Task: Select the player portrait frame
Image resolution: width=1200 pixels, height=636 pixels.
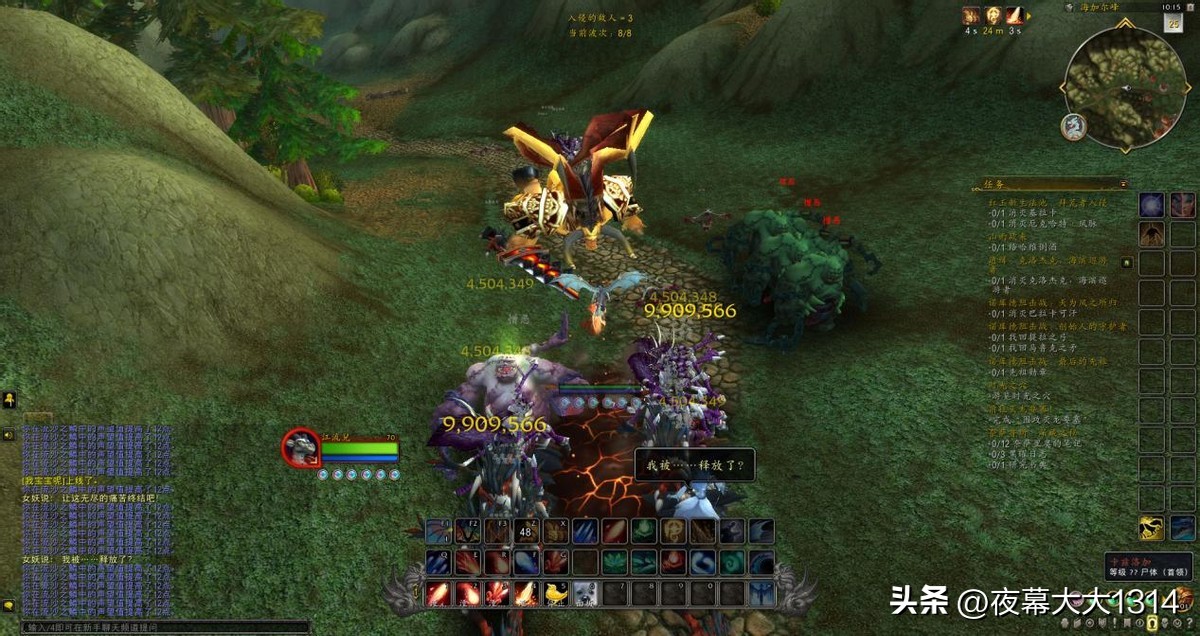Action: coord(301,448)
